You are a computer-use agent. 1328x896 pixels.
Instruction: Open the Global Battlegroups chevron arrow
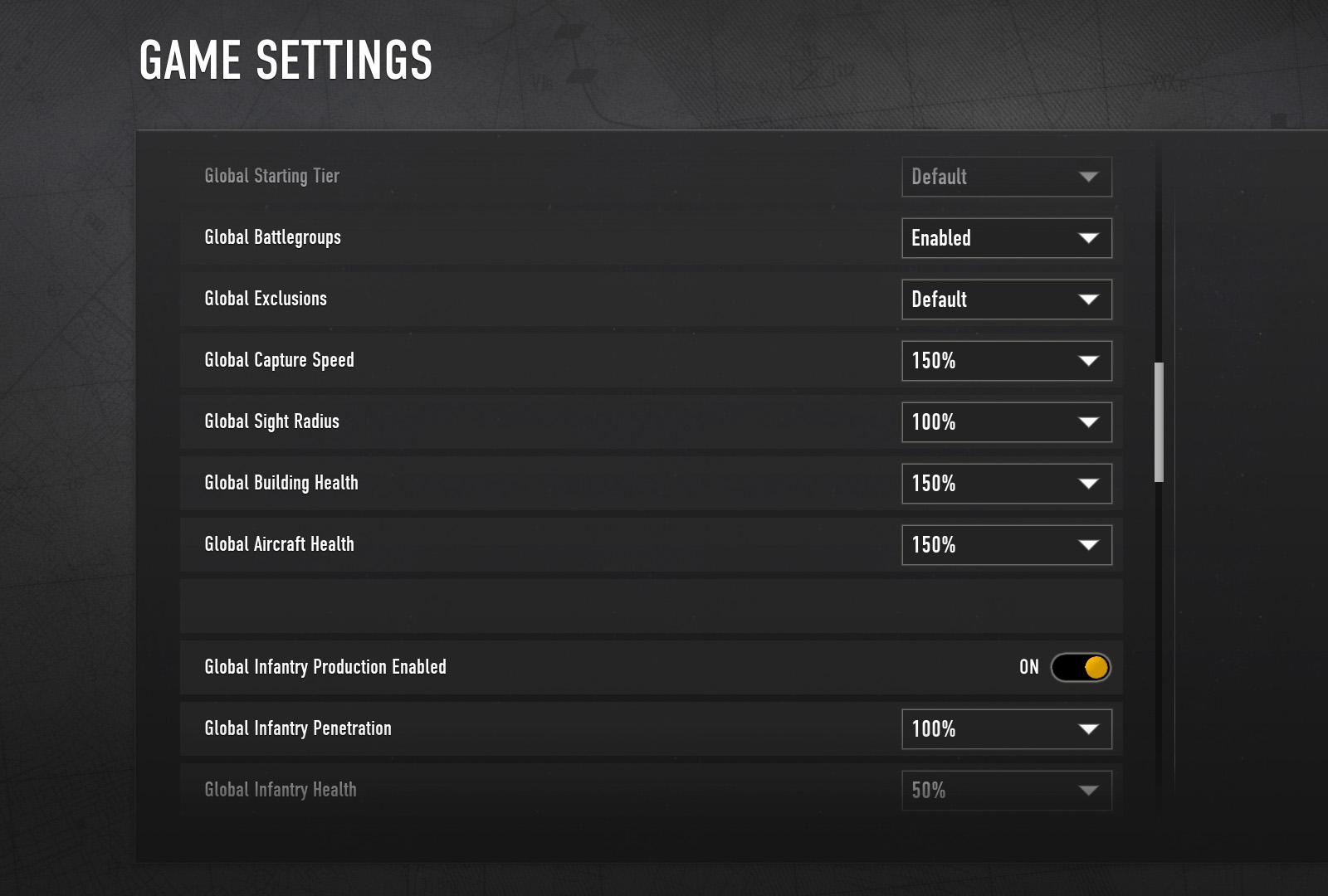coord(1090,238)
